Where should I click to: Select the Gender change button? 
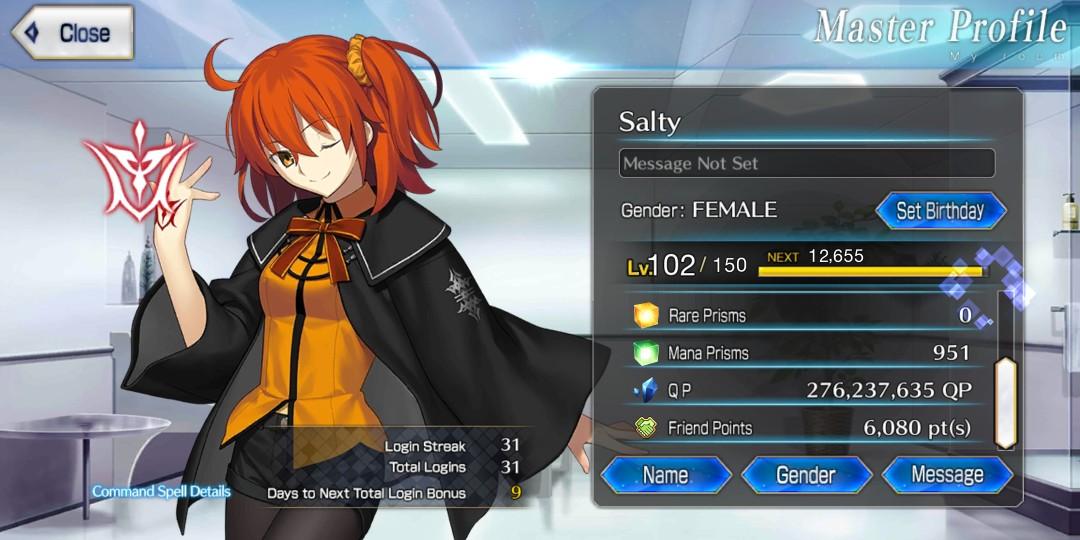[x=806, y=474]
